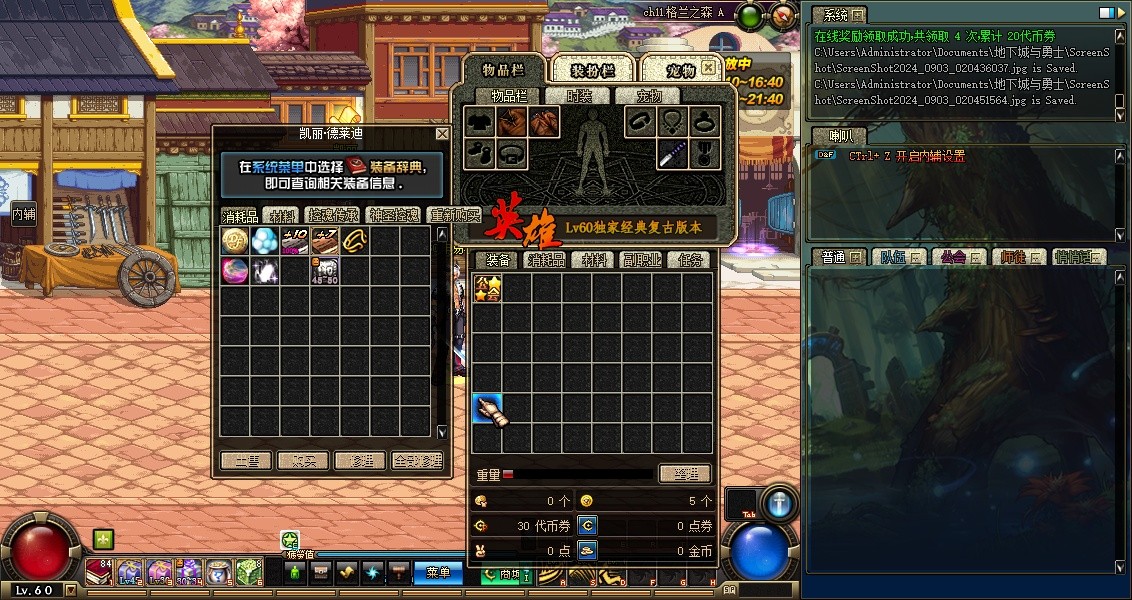Select the gold DF coin shop item
Screen dimensions: 1132x600
(235, 240)
